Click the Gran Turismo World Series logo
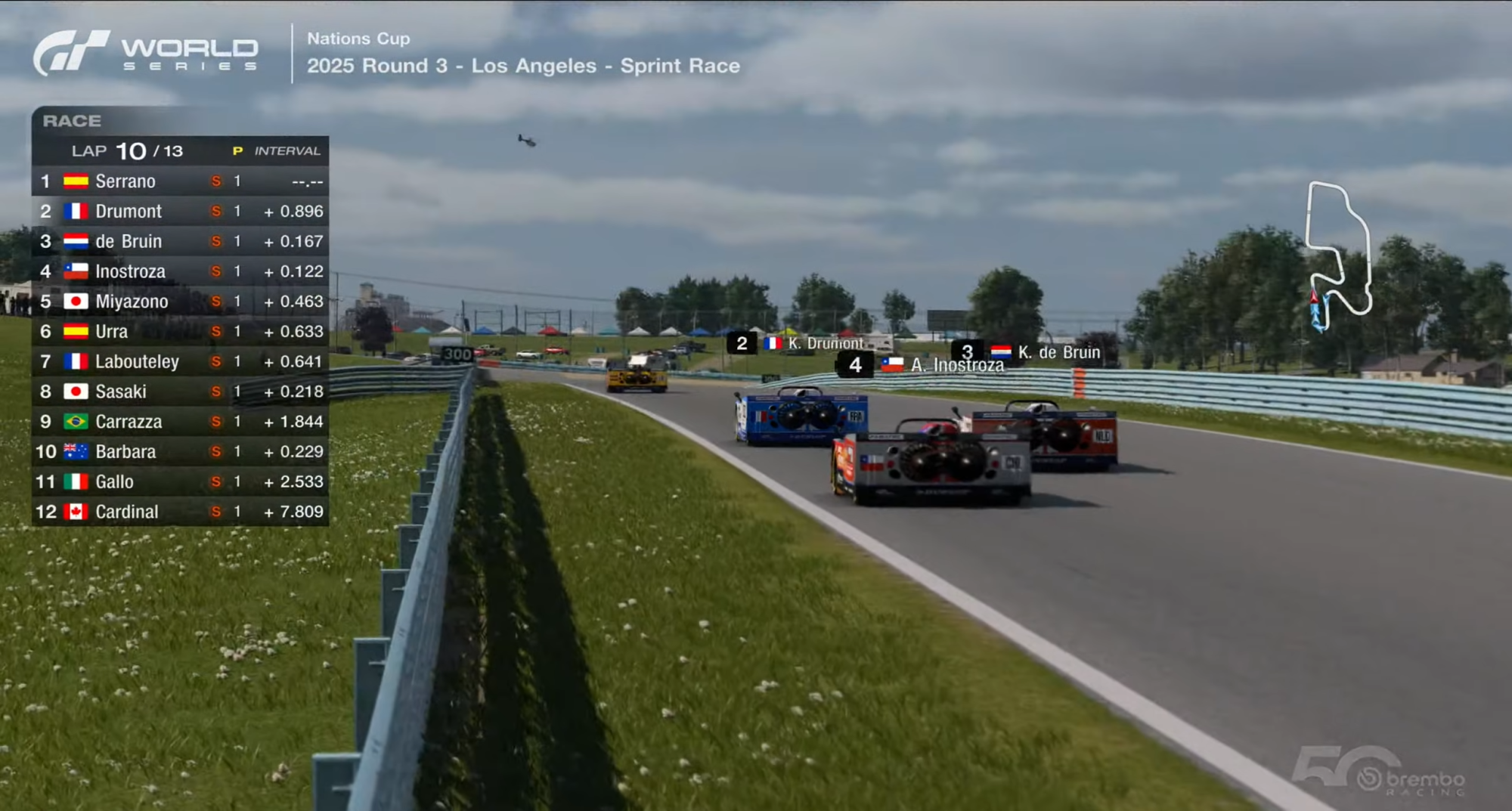Image resolution: width=1512 pixels, height=811 pixels. 145,53
